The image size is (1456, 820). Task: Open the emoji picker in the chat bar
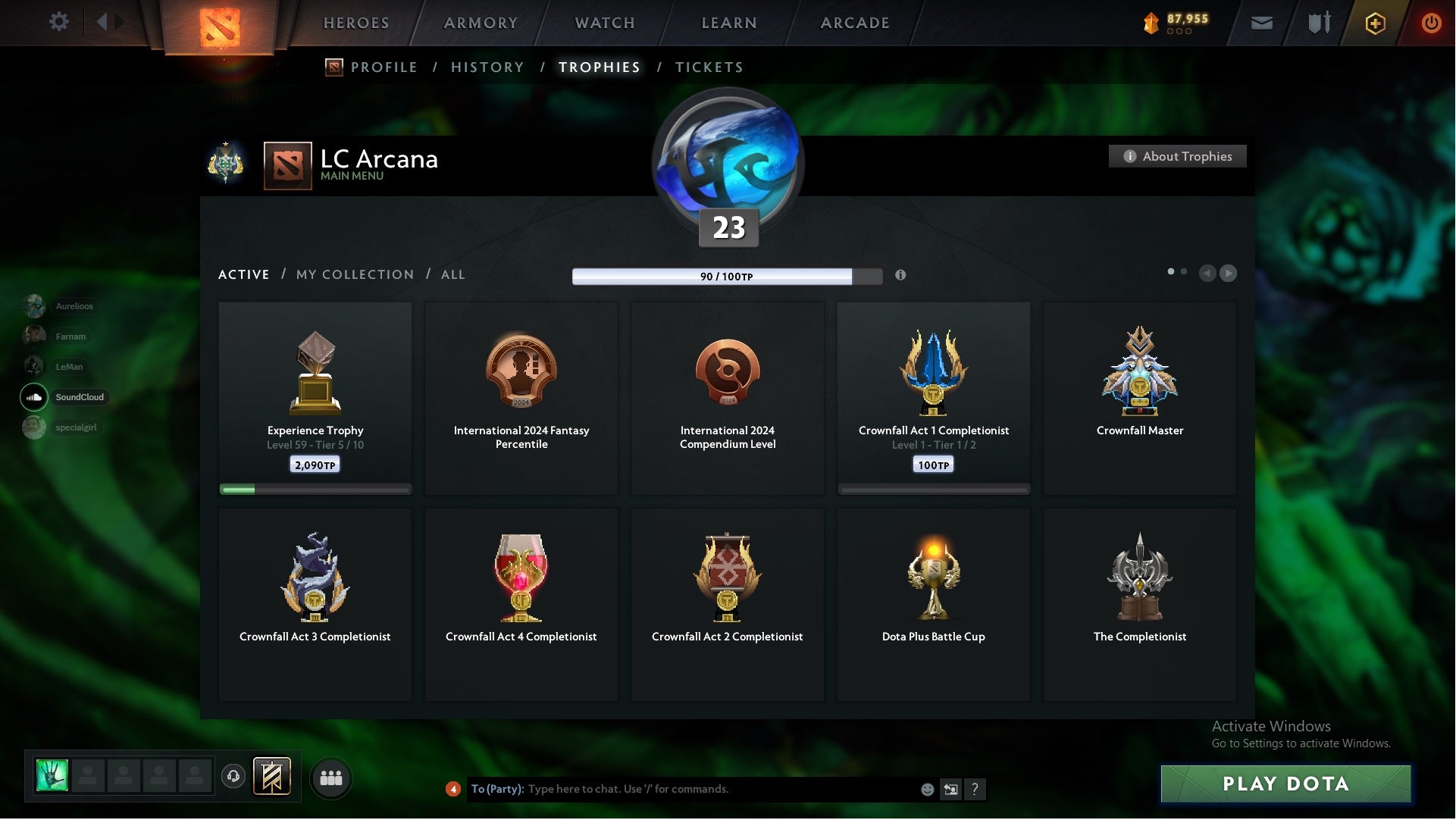click(926, 789)
